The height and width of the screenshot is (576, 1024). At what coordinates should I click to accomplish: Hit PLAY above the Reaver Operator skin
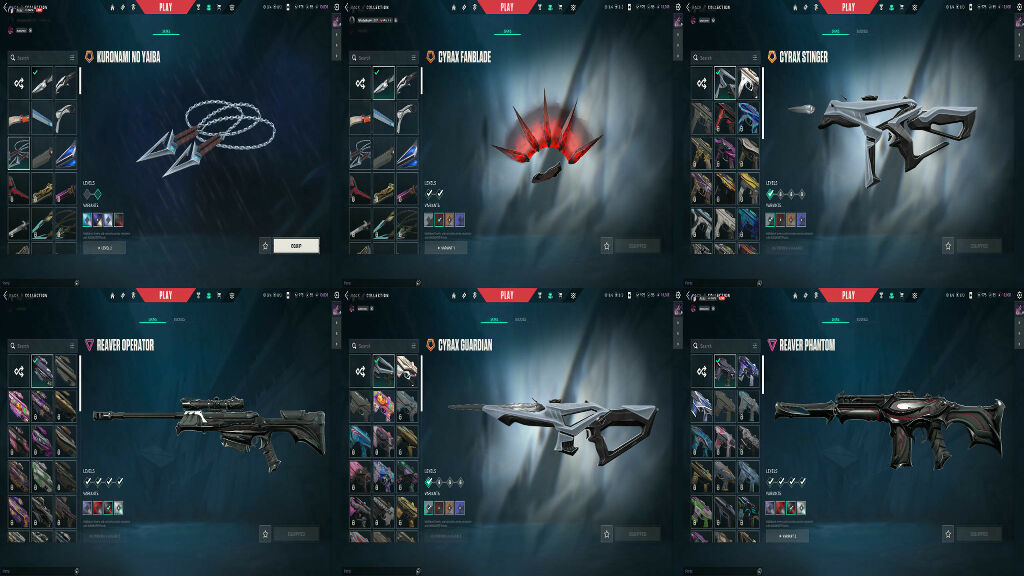[166, 295]
